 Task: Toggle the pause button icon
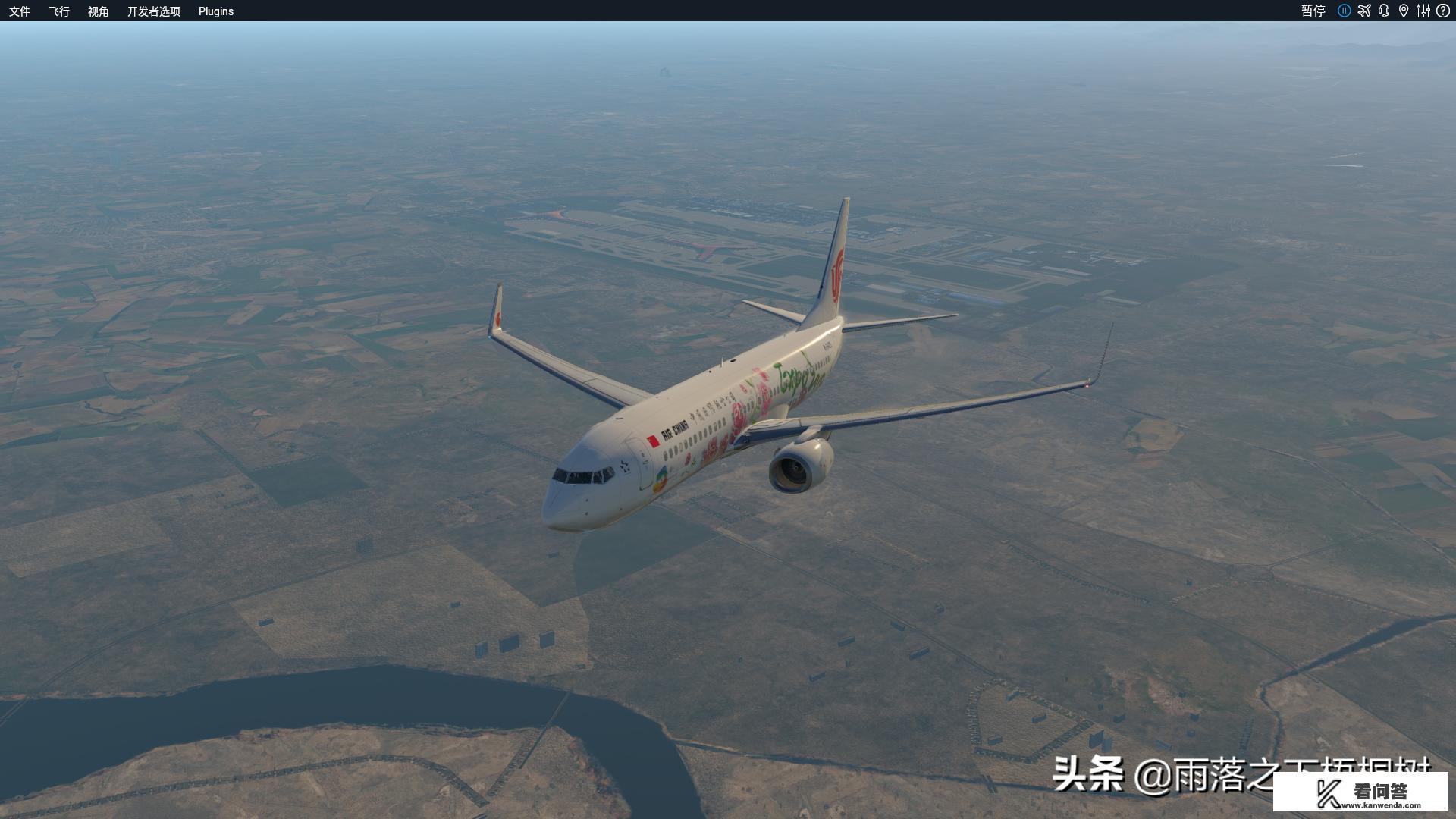1344,11
